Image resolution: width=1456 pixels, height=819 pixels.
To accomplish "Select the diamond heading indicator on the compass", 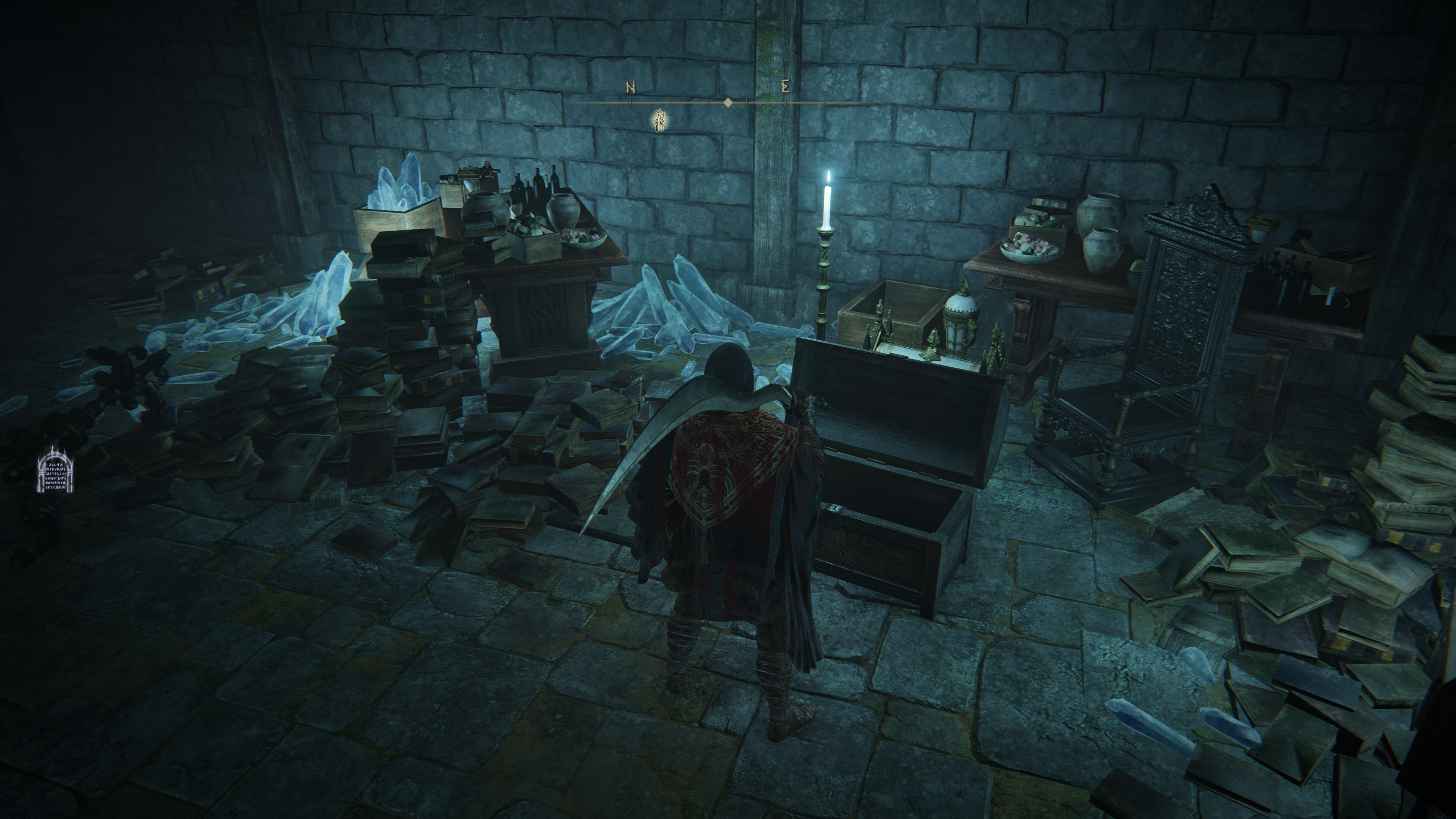I will pos(728,102).
